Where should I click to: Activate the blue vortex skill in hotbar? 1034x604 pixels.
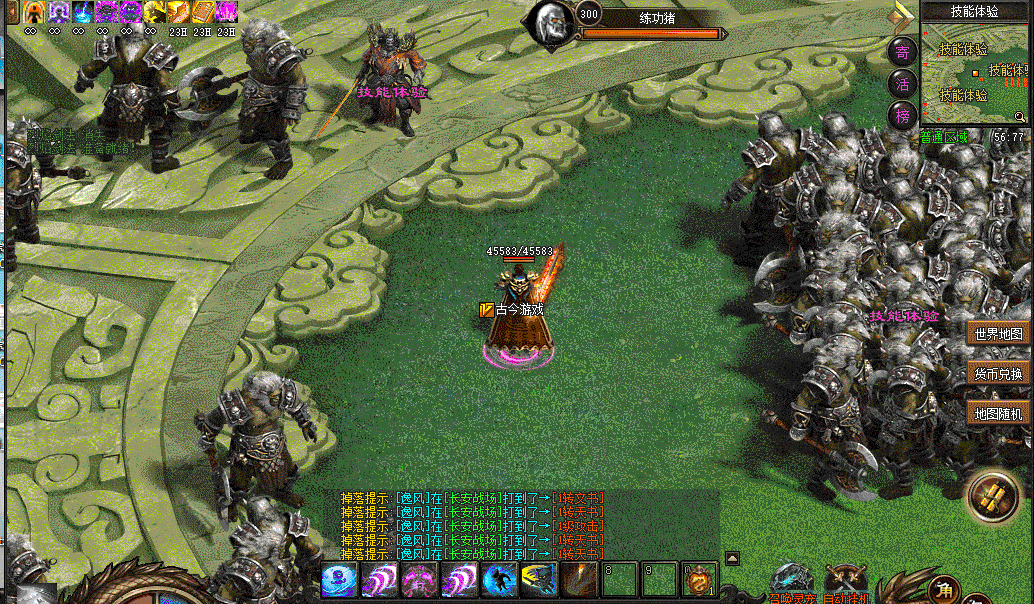tap(340, 580)
